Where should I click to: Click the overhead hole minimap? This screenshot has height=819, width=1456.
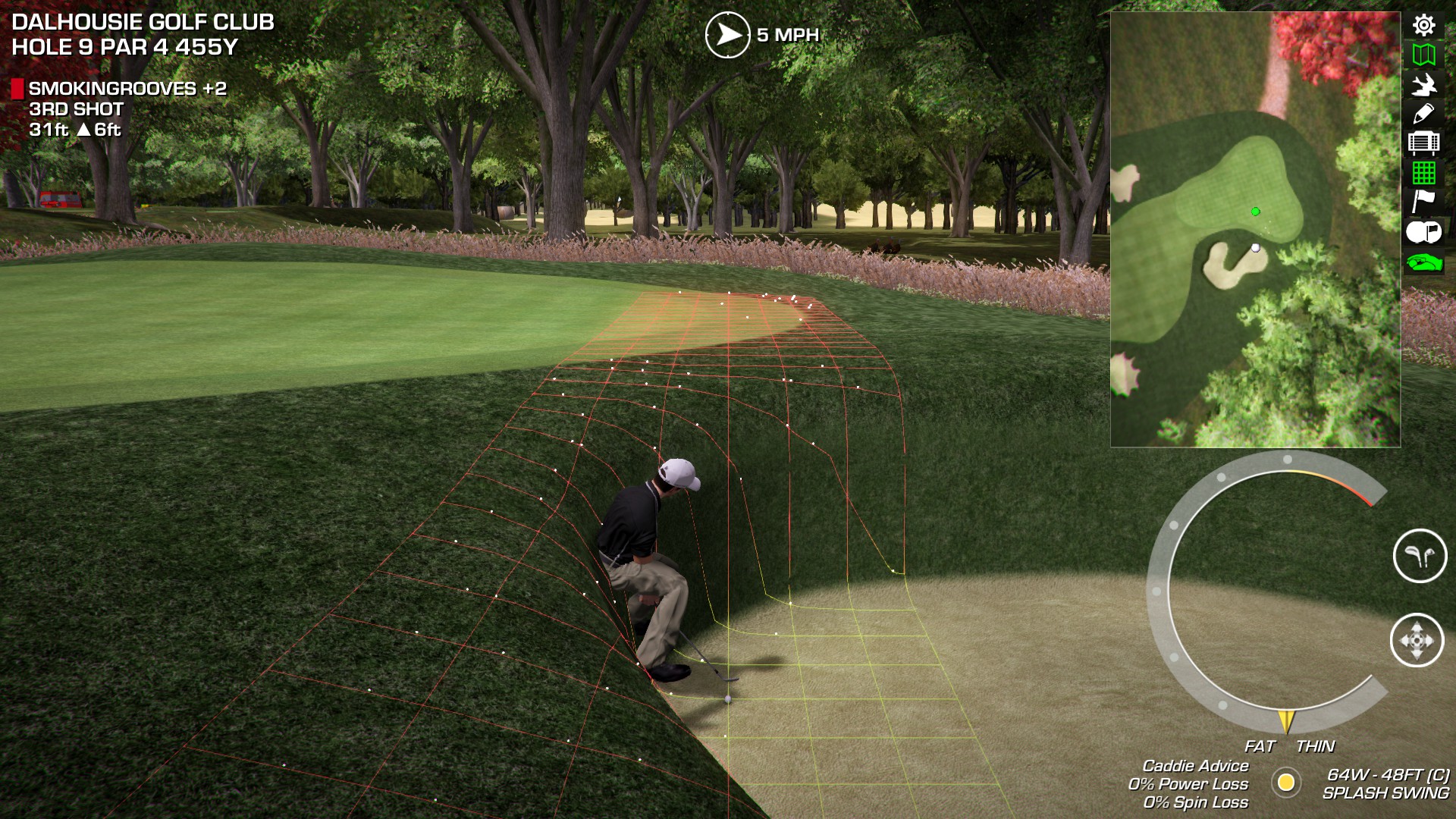tap(1255, 229)
